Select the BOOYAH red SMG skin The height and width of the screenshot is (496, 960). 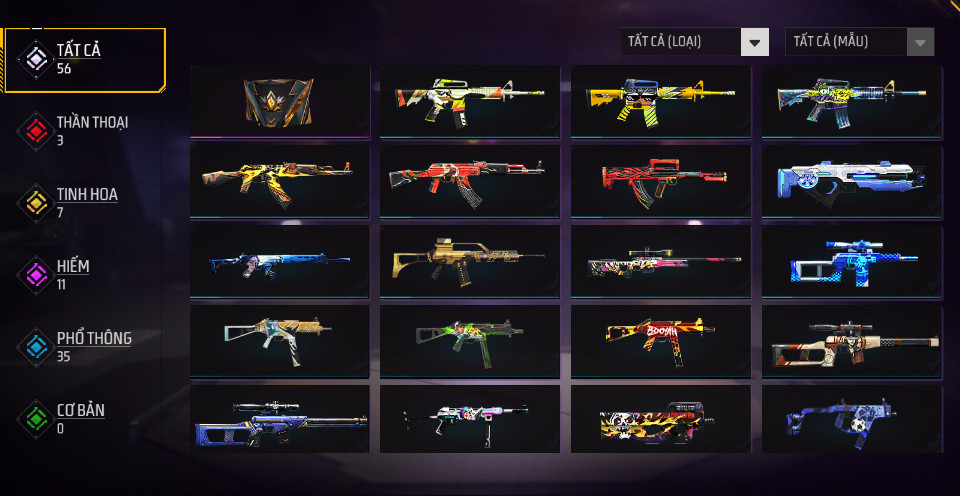(661, 340)
